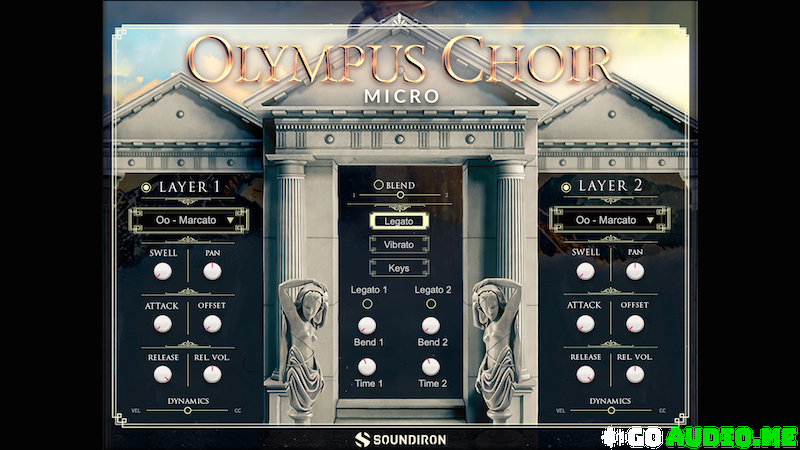Click the Soundiron logo
Viewport: 800px width, 450px height.
[399, 438]
